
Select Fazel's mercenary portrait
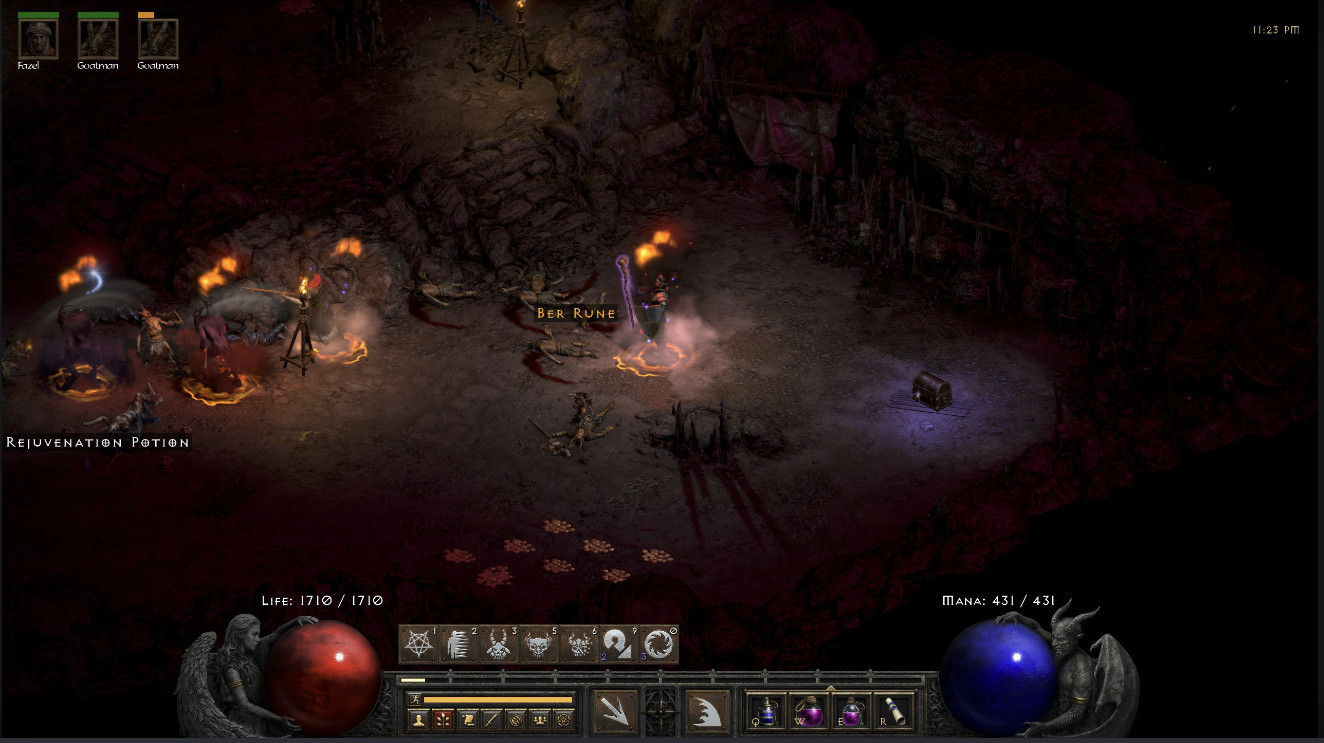click(38, 39)
